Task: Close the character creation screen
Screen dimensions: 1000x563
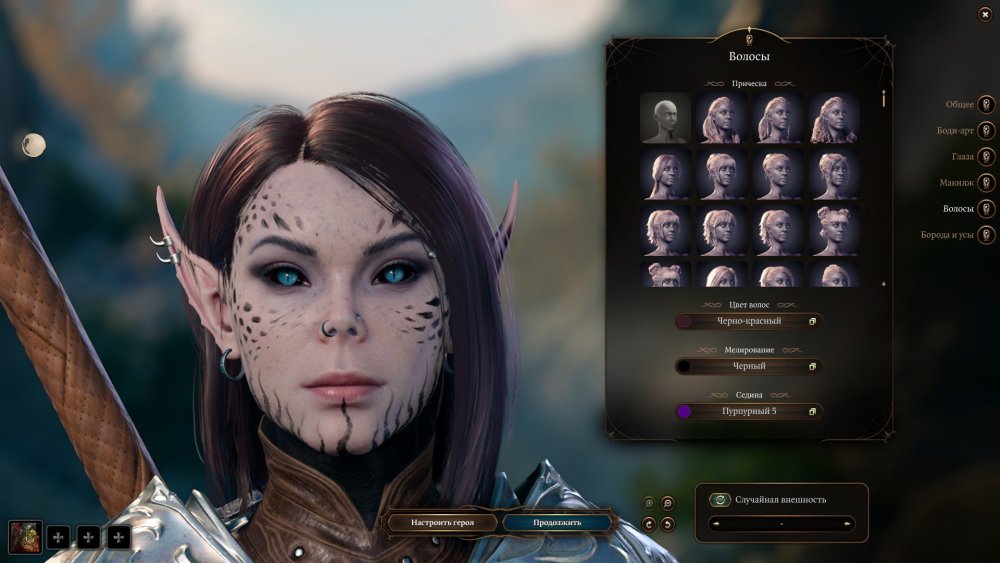Action: point(986,13)
